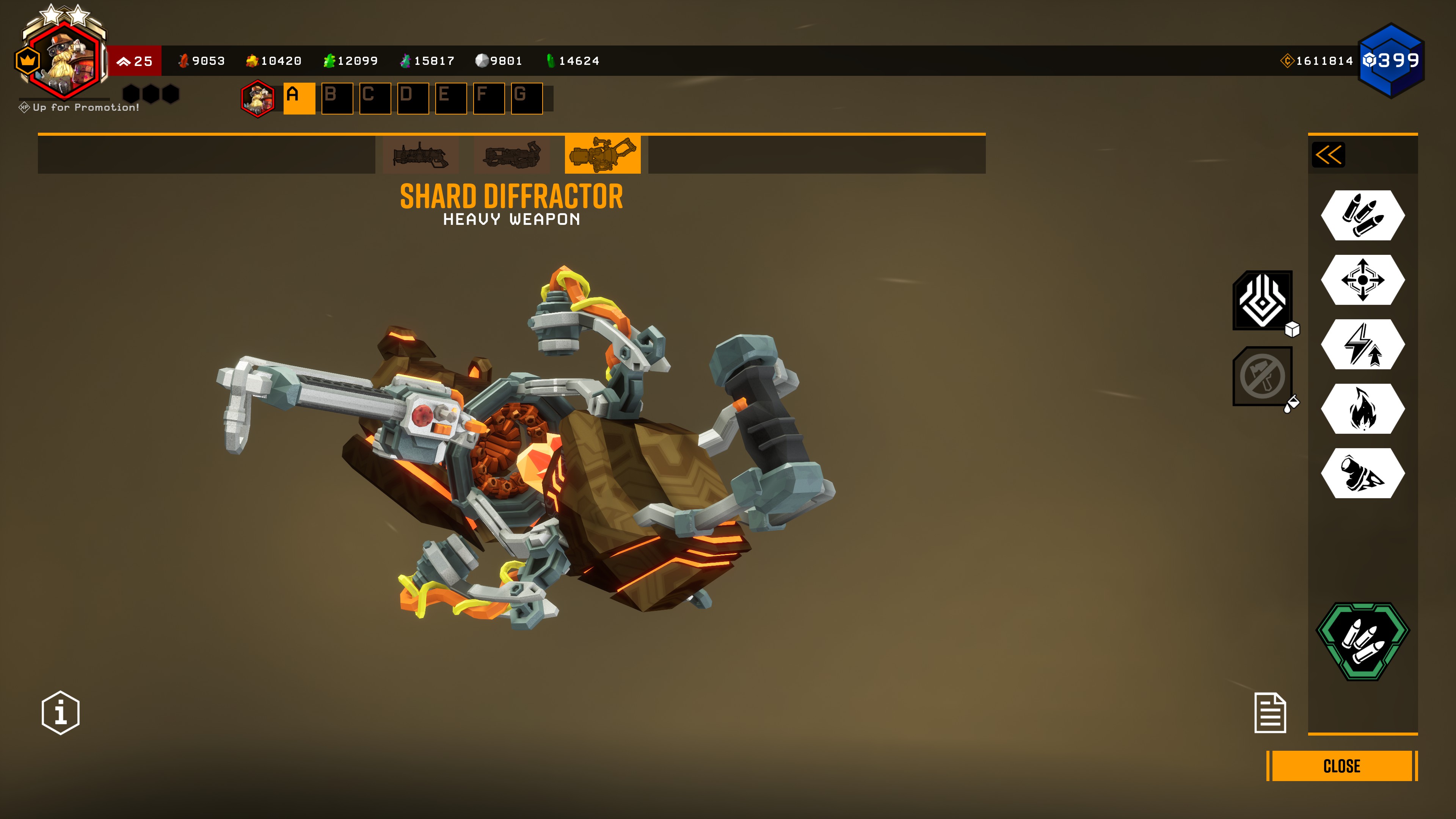
Task: Choose loadout C
Action: coord(375,98)
